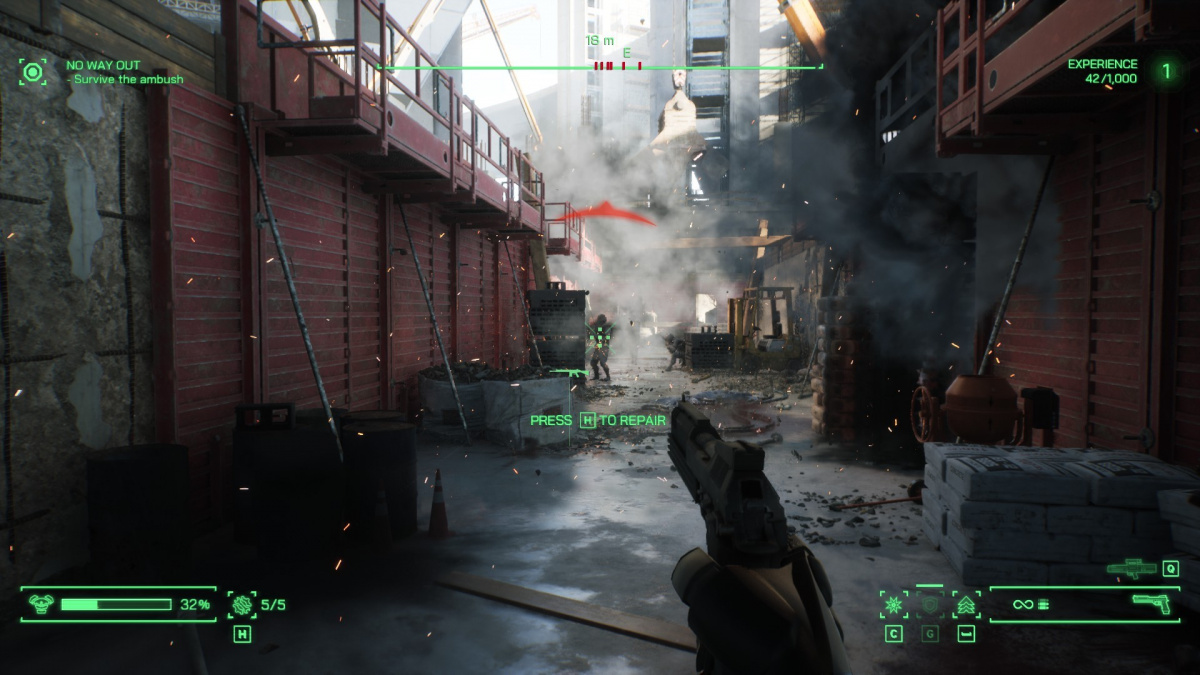1200x675 pixels.
Task: Use the gear-shaped repair charge icon
Action: [x=241, y=604]
